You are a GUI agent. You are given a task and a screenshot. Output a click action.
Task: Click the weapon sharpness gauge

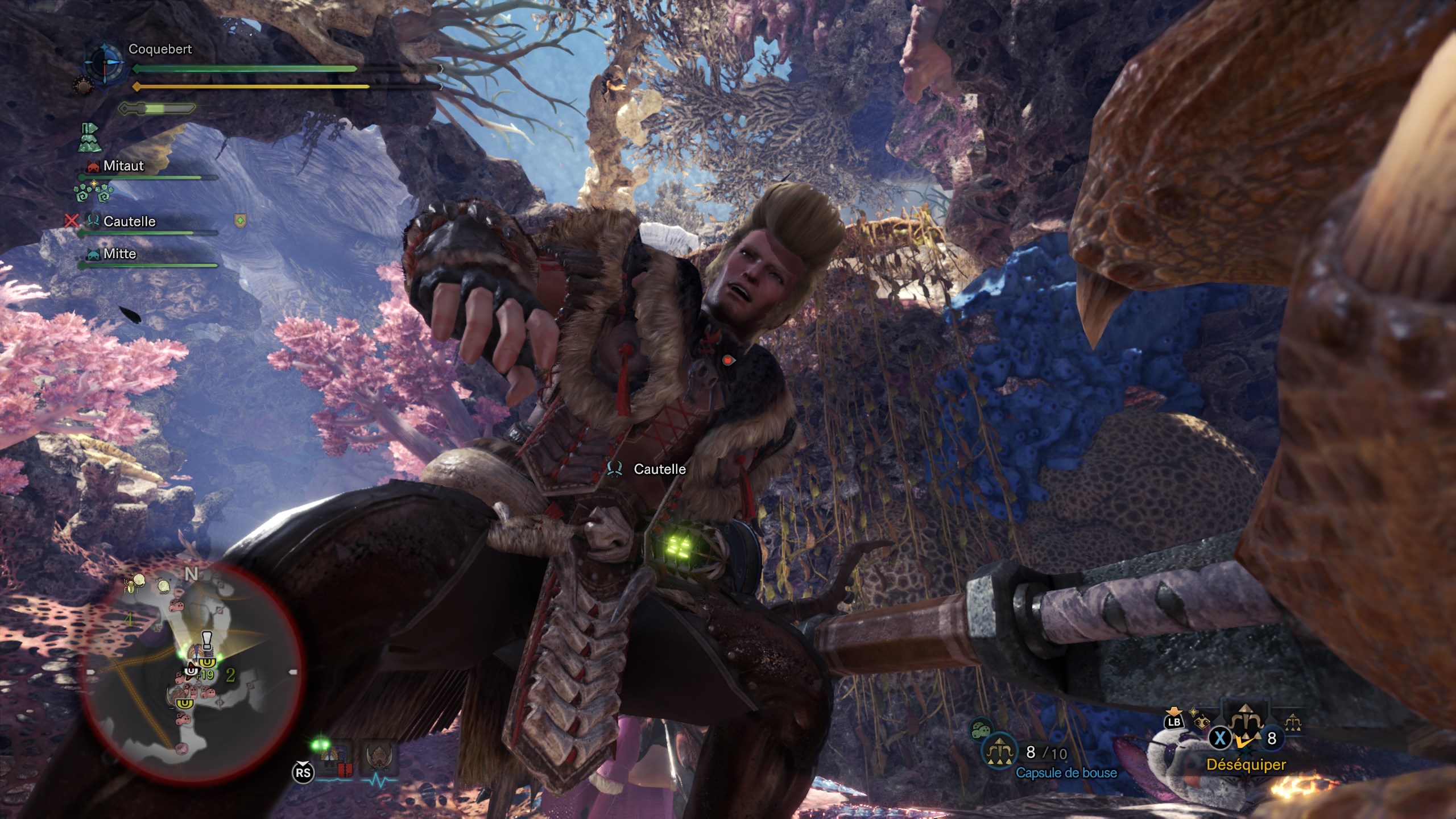point(156,108)
